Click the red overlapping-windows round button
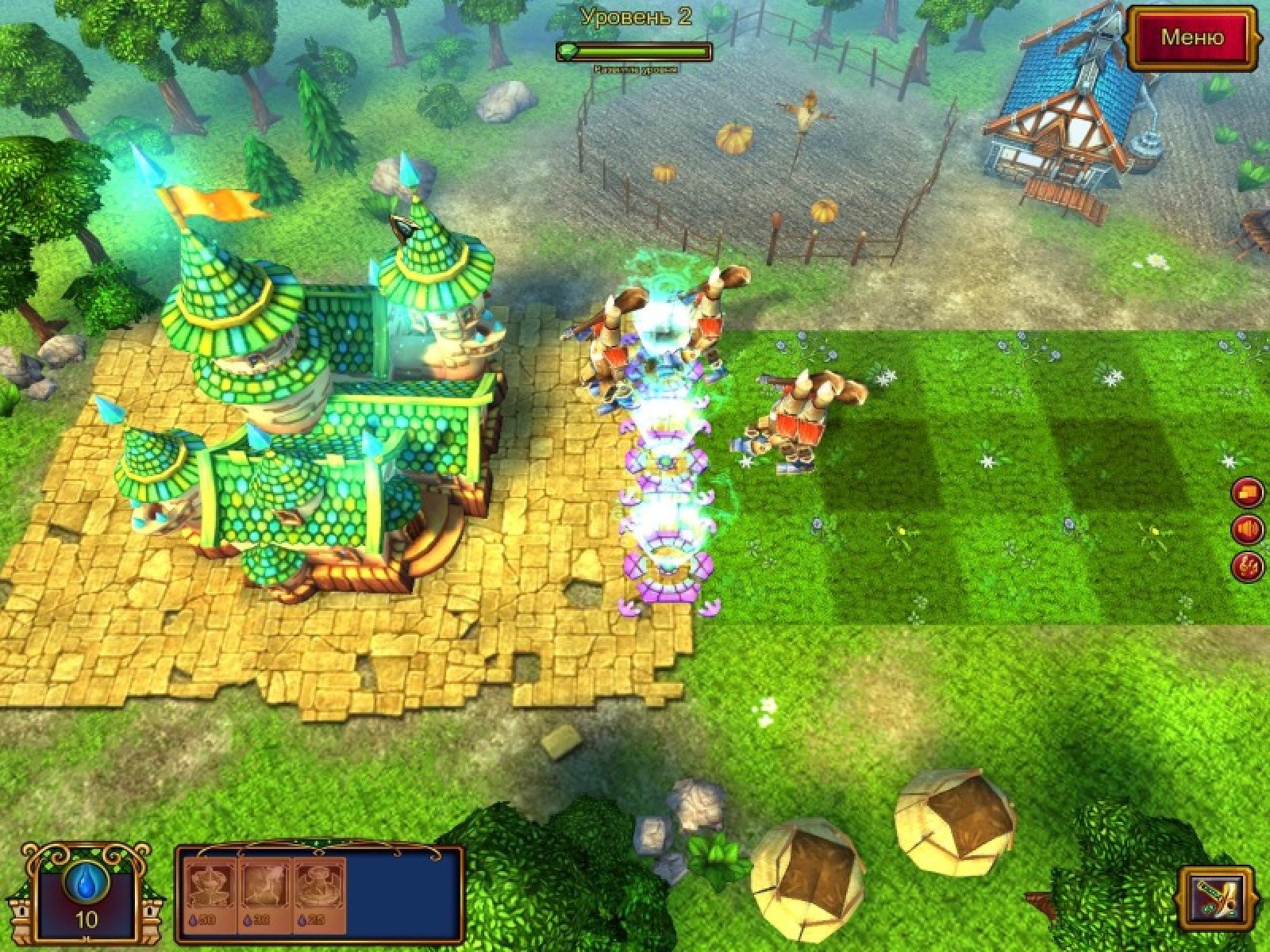The height and width of the screenshot is (952, 1270). coord(1247,493)
